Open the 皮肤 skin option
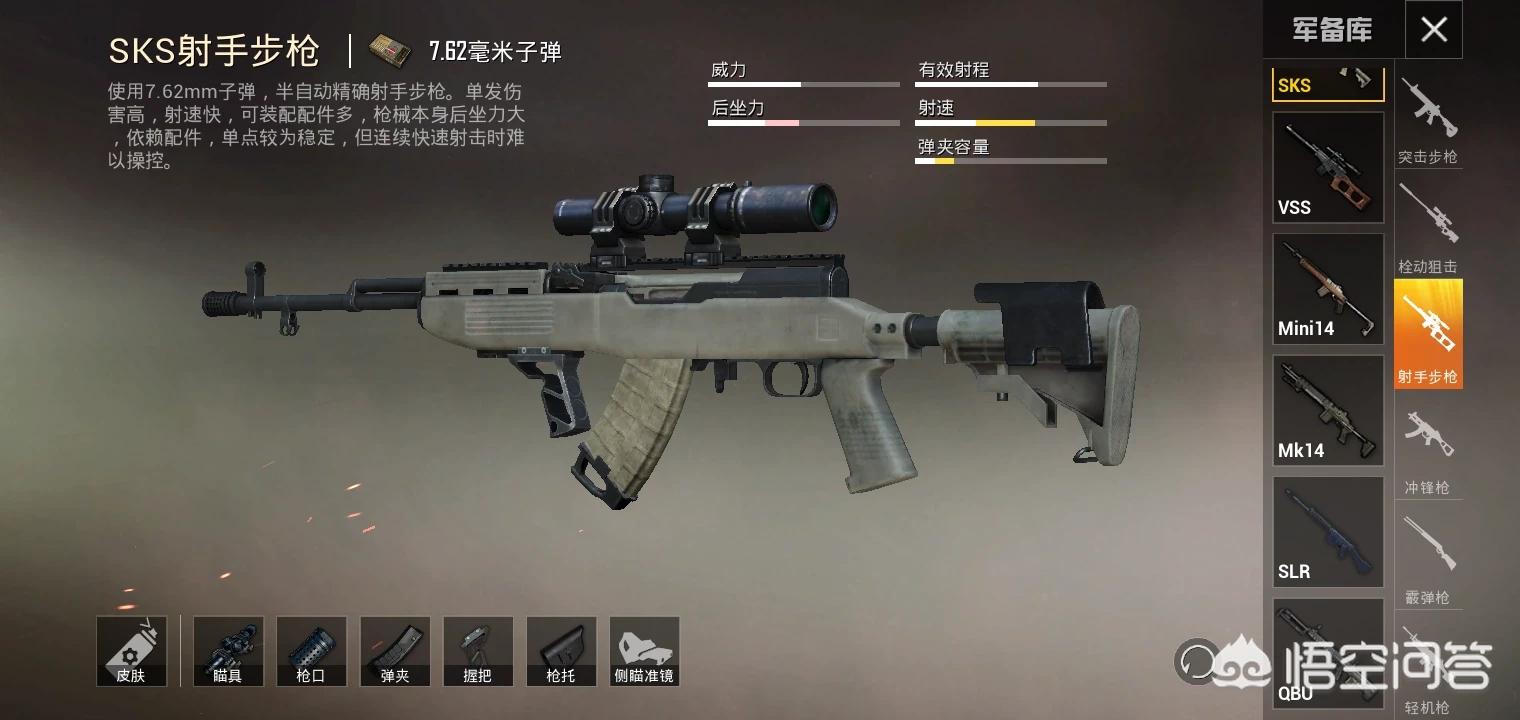 coord(131,651)
